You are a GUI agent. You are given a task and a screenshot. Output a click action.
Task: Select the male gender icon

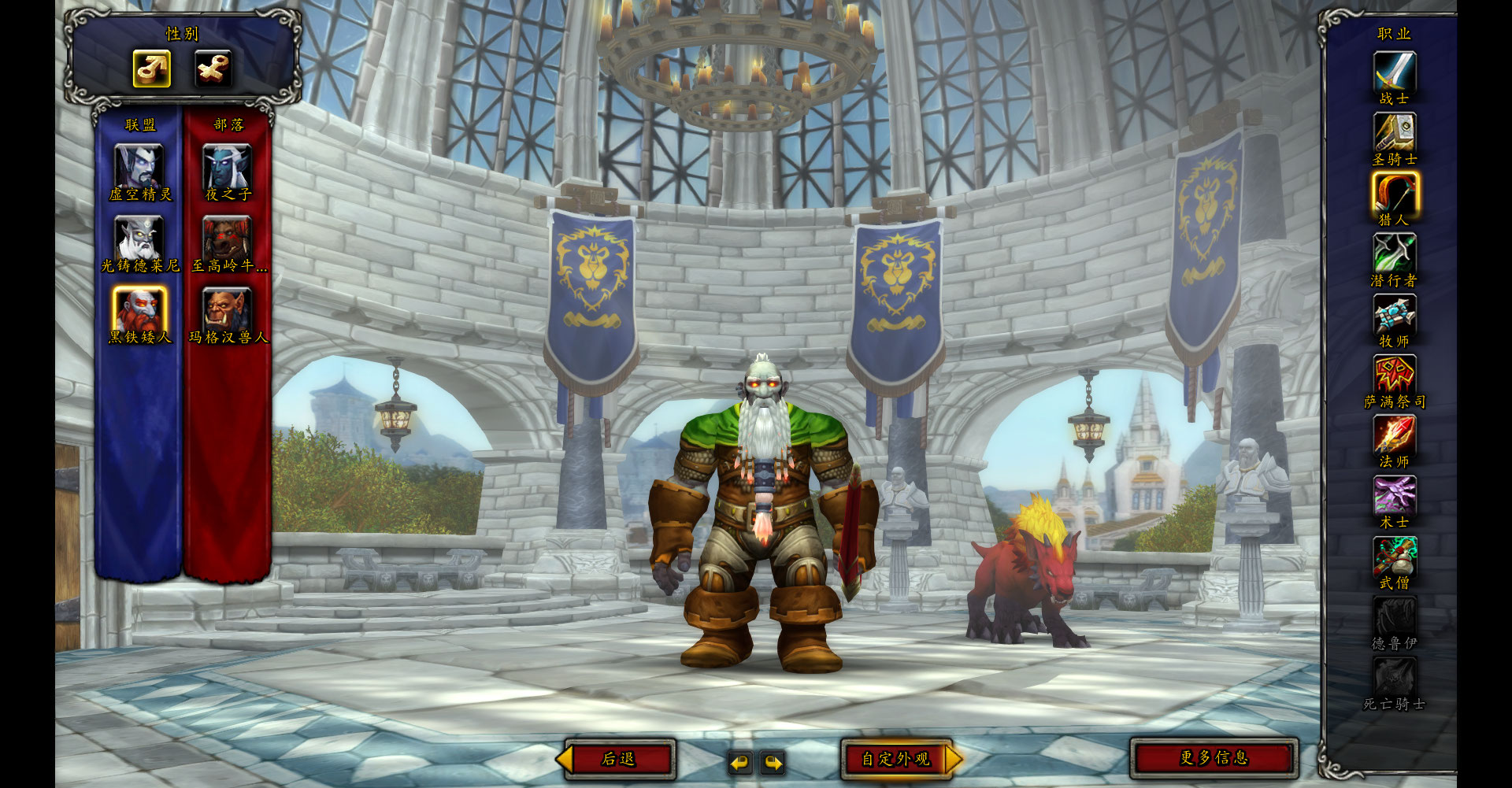click(x=151, y=68)
